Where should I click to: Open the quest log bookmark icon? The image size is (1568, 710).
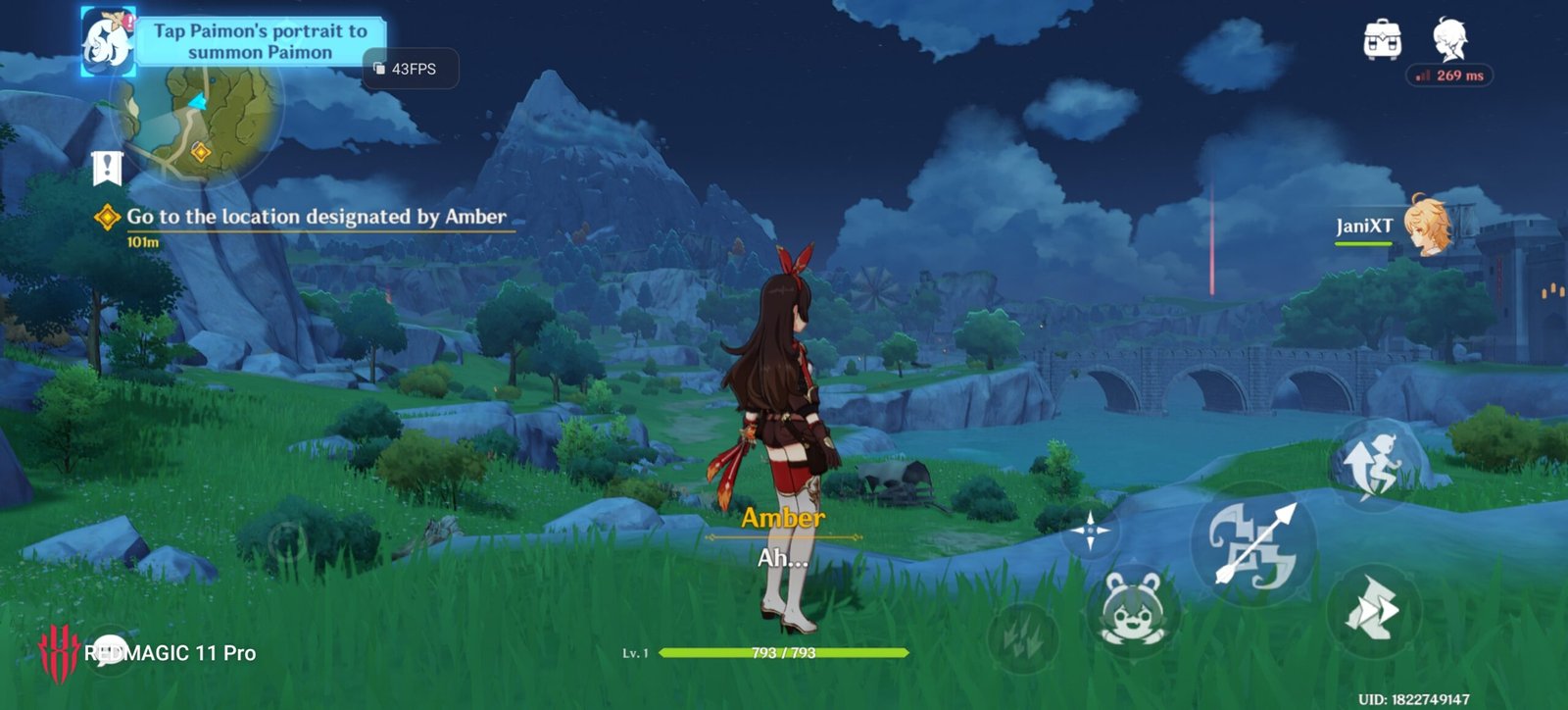click(x=107, y=168)
